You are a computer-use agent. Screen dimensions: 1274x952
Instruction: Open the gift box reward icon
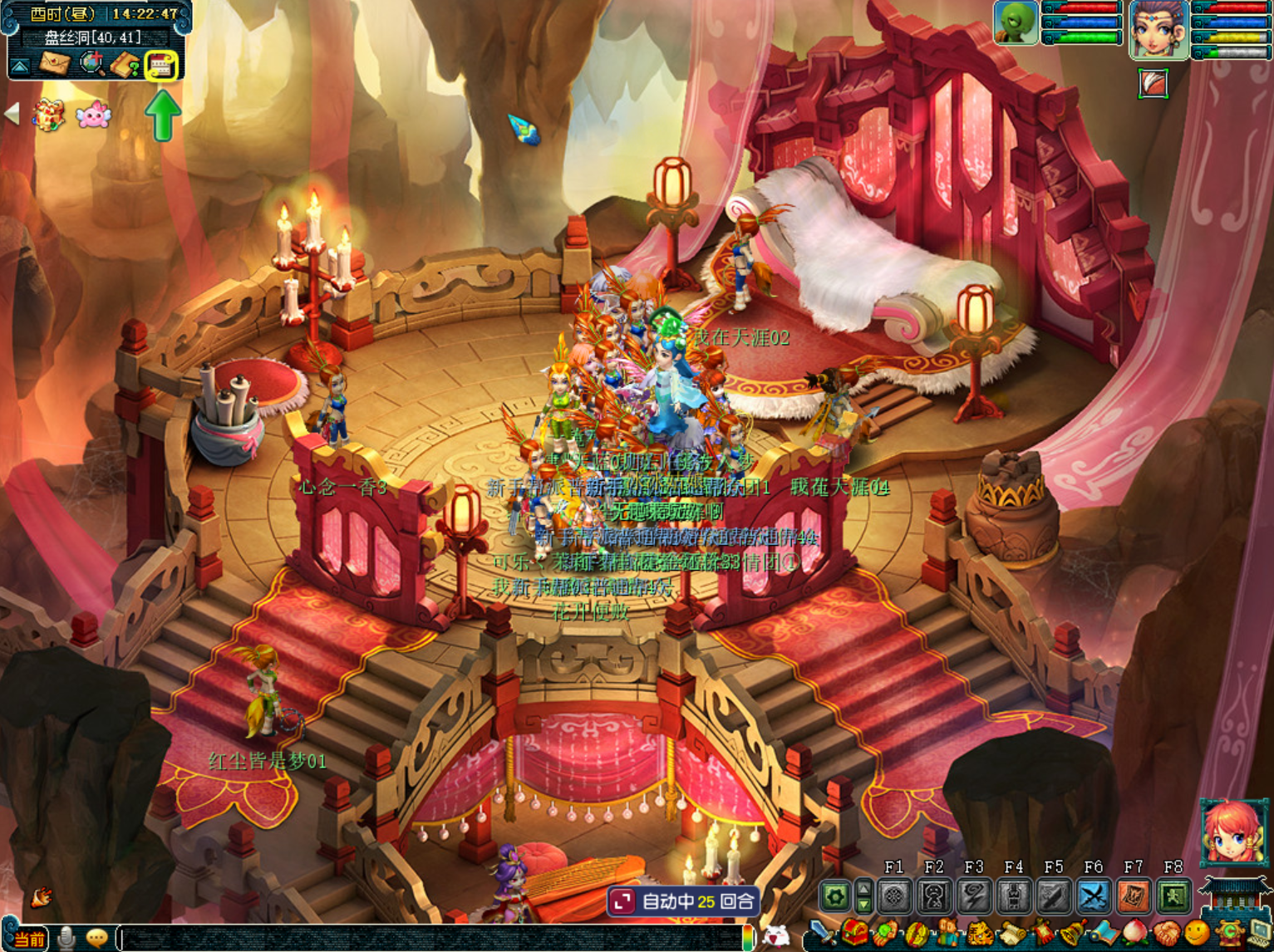[x=49, y=115]
